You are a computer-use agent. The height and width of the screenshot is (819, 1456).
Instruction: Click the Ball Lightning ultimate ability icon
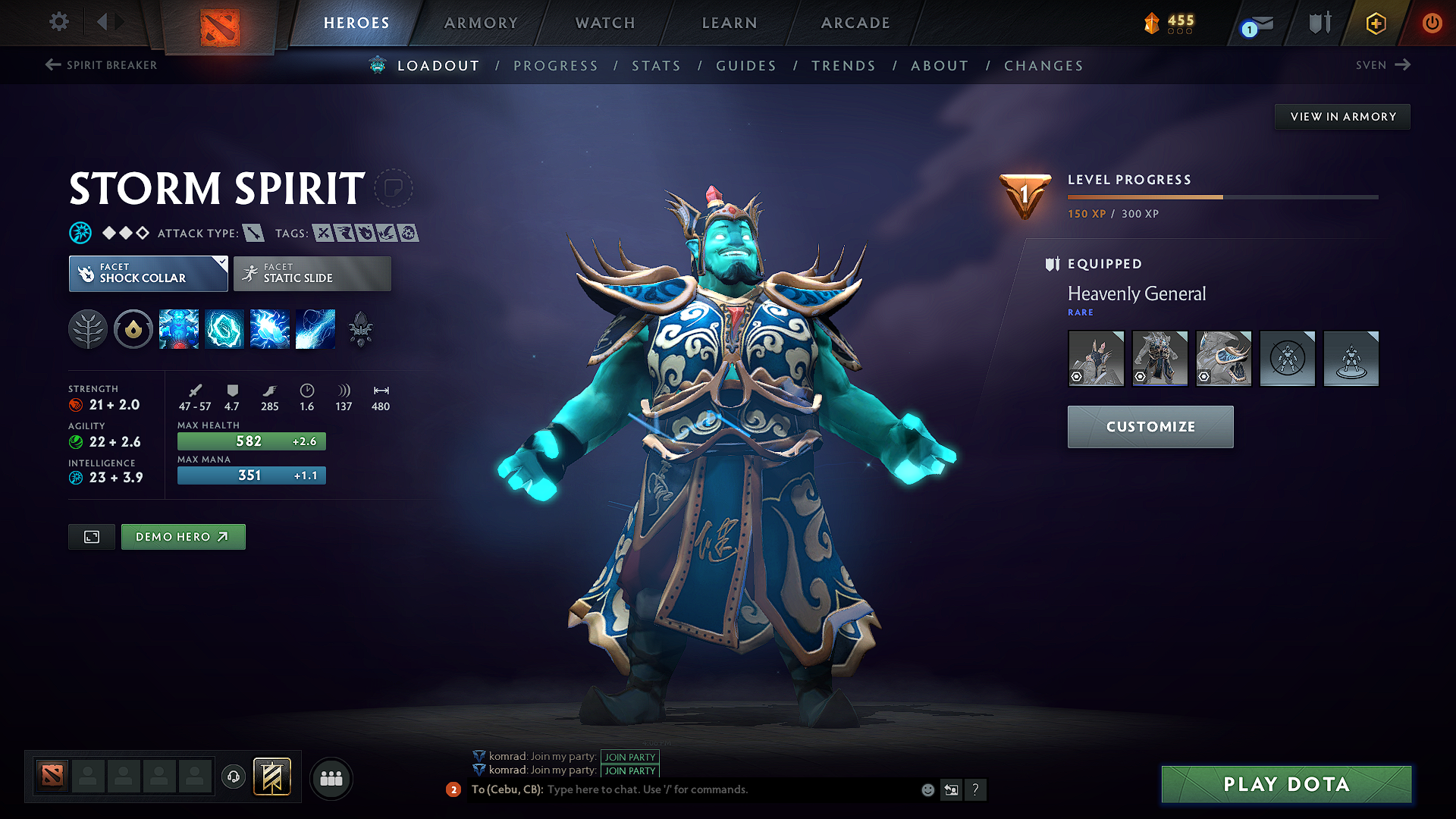click(x=315, y=328)
